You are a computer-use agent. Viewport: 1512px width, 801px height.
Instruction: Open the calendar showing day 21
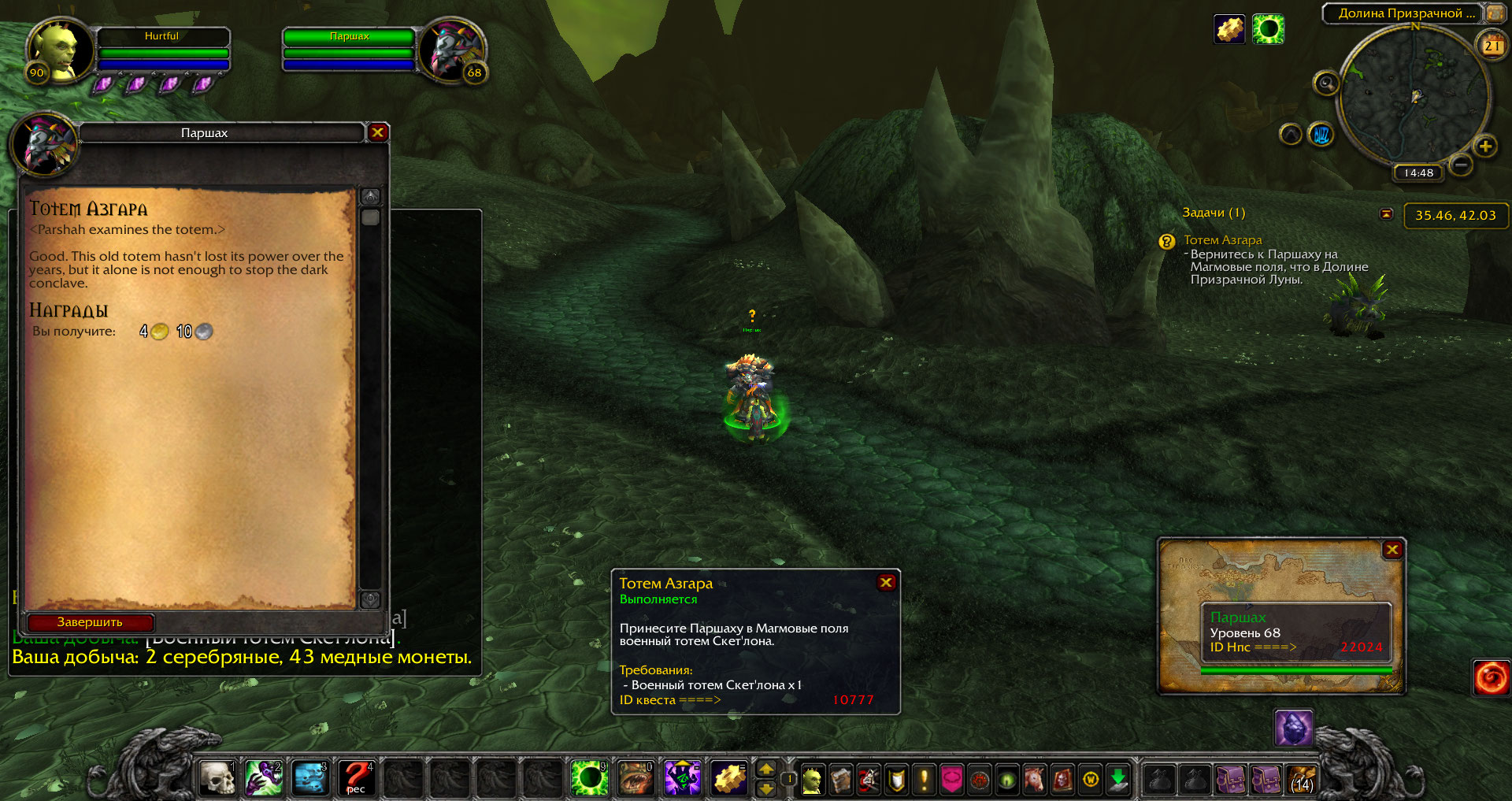(1492, 46)
